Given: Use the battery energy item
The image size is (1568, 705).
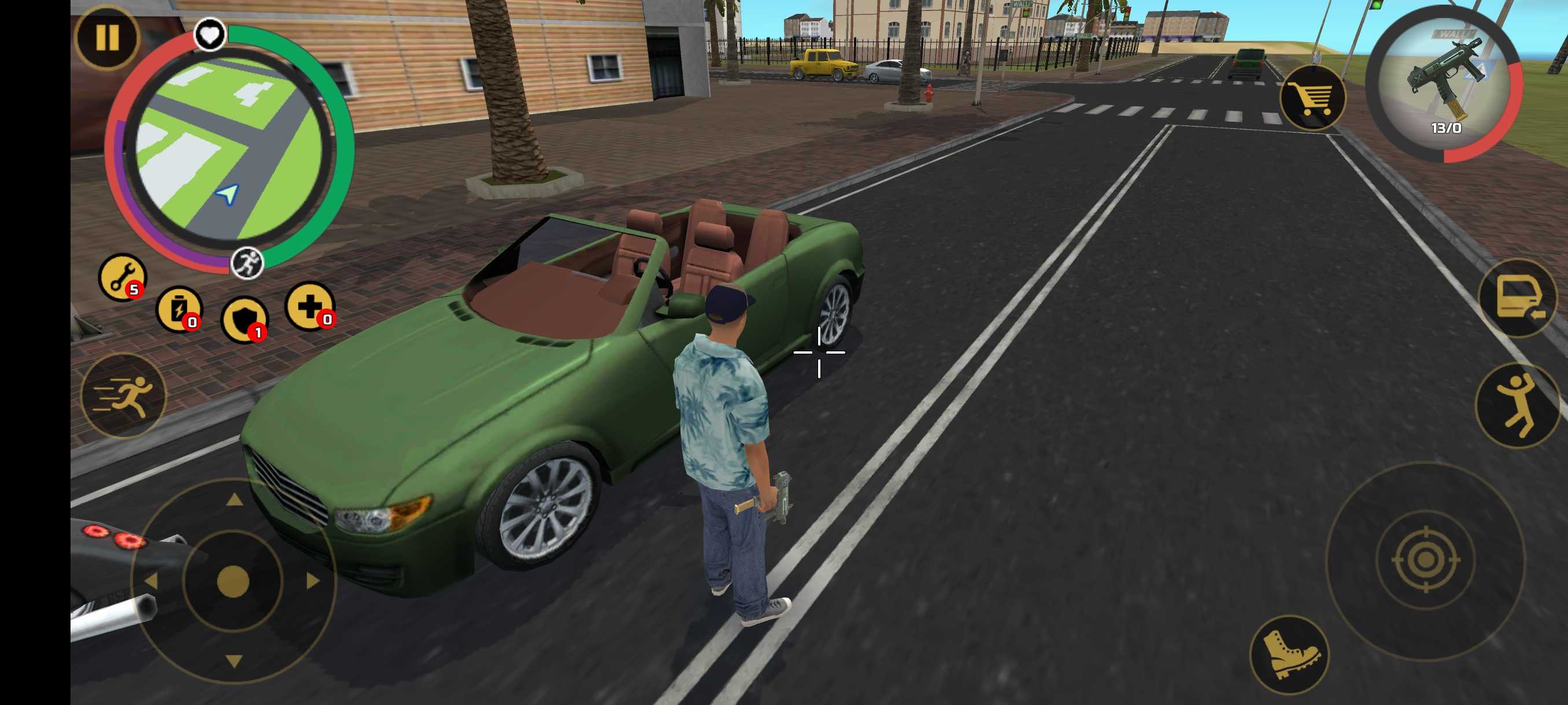Looking at the screenshot, I should pos(179,310).
